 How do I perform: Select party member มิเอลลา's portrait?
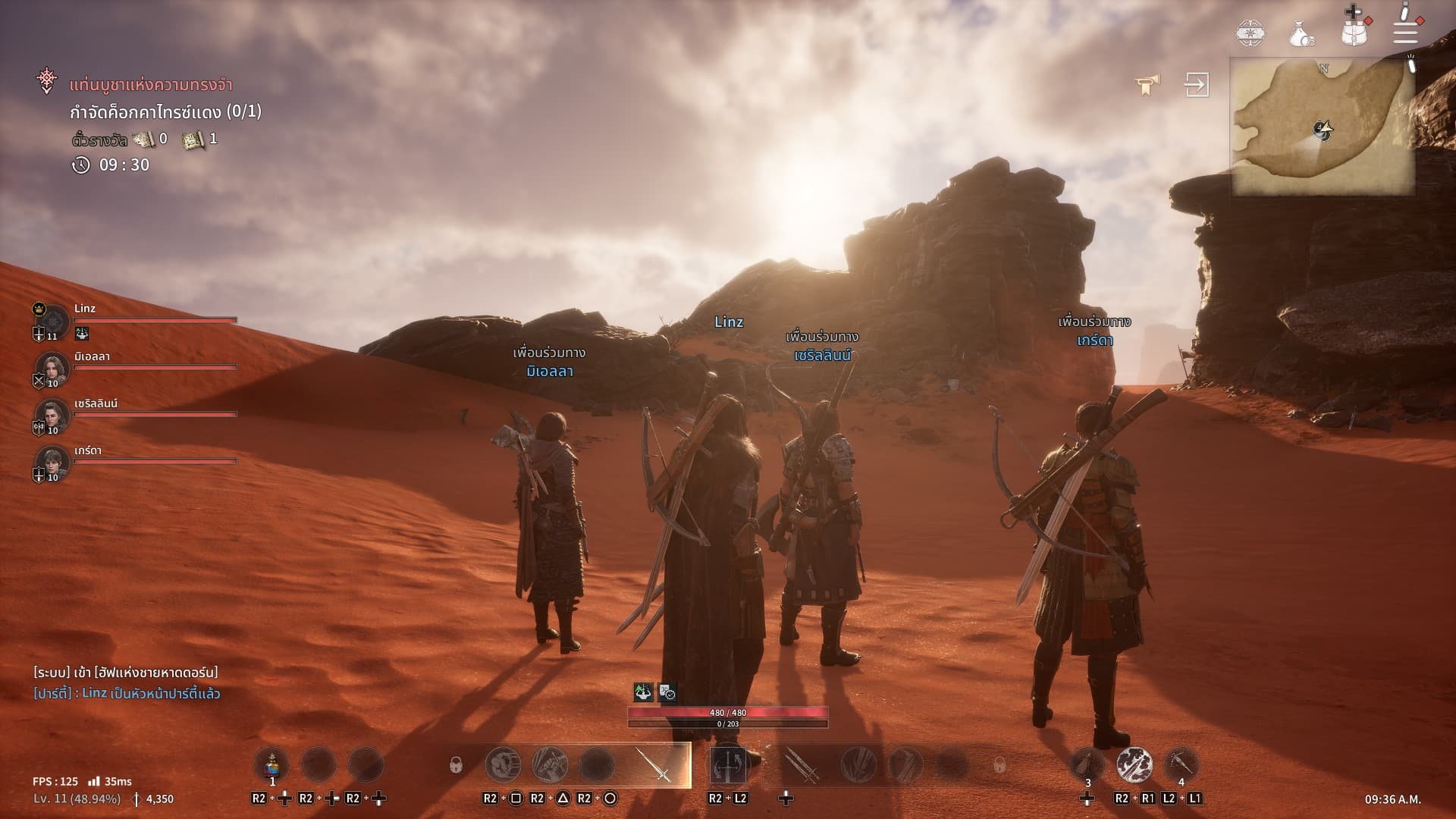click(52, 369)
